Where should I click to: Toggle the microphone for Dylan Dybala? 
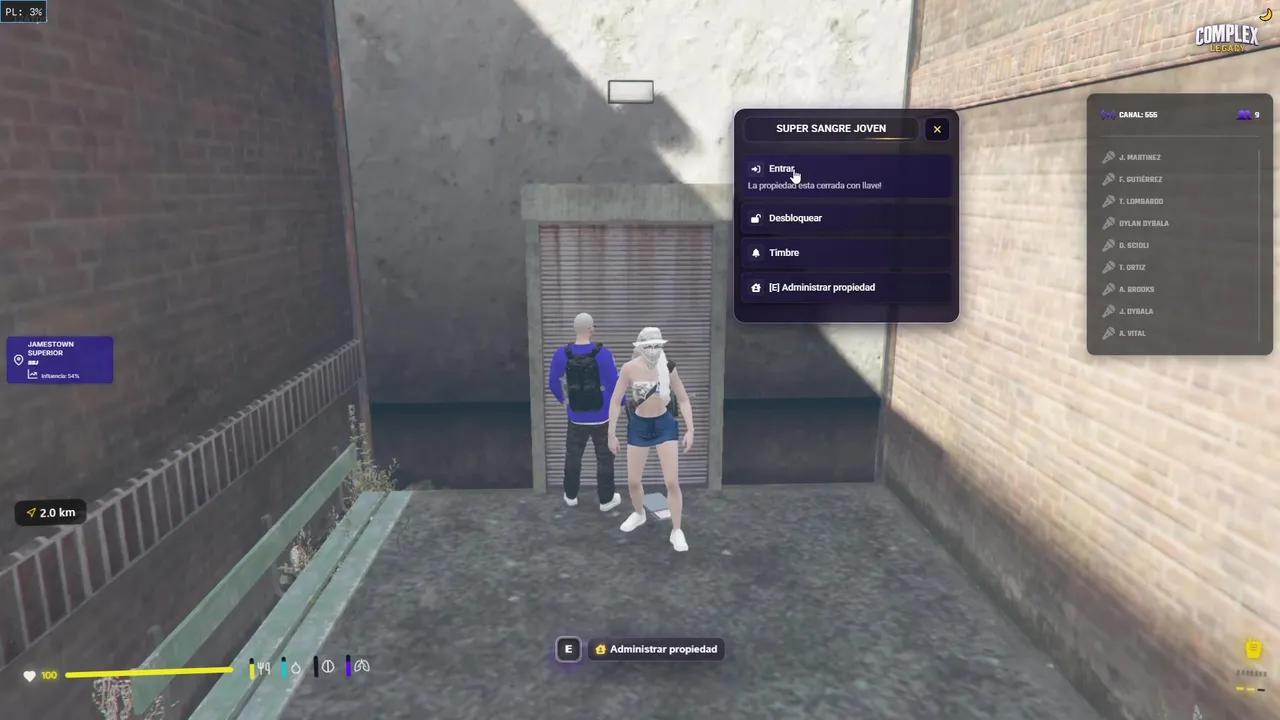(x=1108, y=223)
